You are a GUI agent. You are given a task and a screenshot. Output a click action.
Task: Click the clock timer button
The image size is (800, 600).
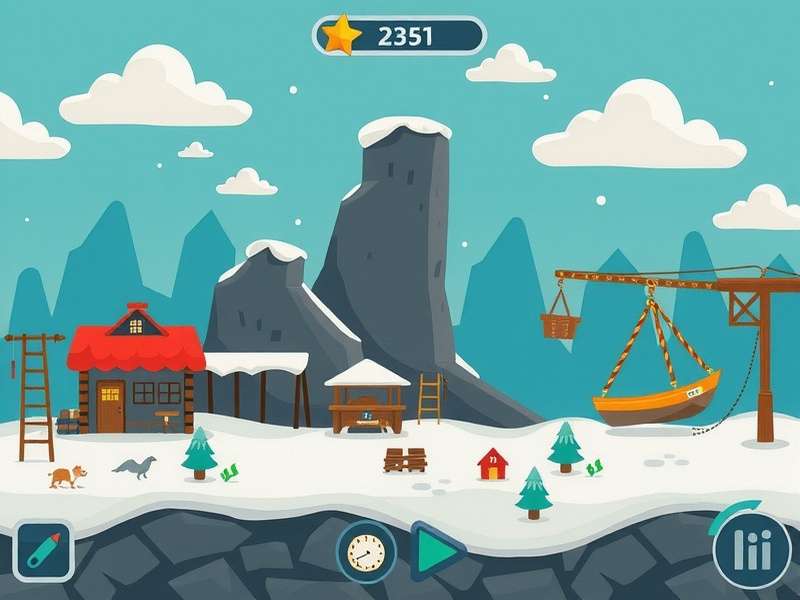366,551
